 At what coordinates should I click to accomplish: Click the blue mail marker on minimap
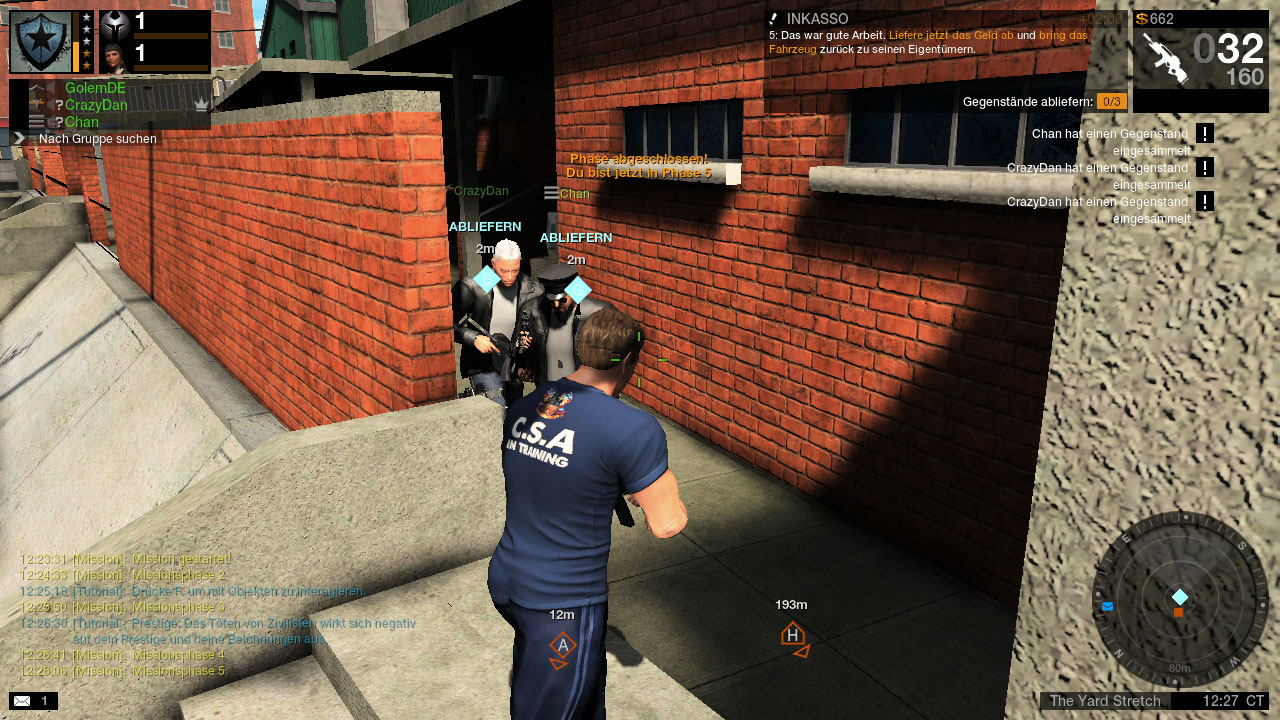(1108, 606)
